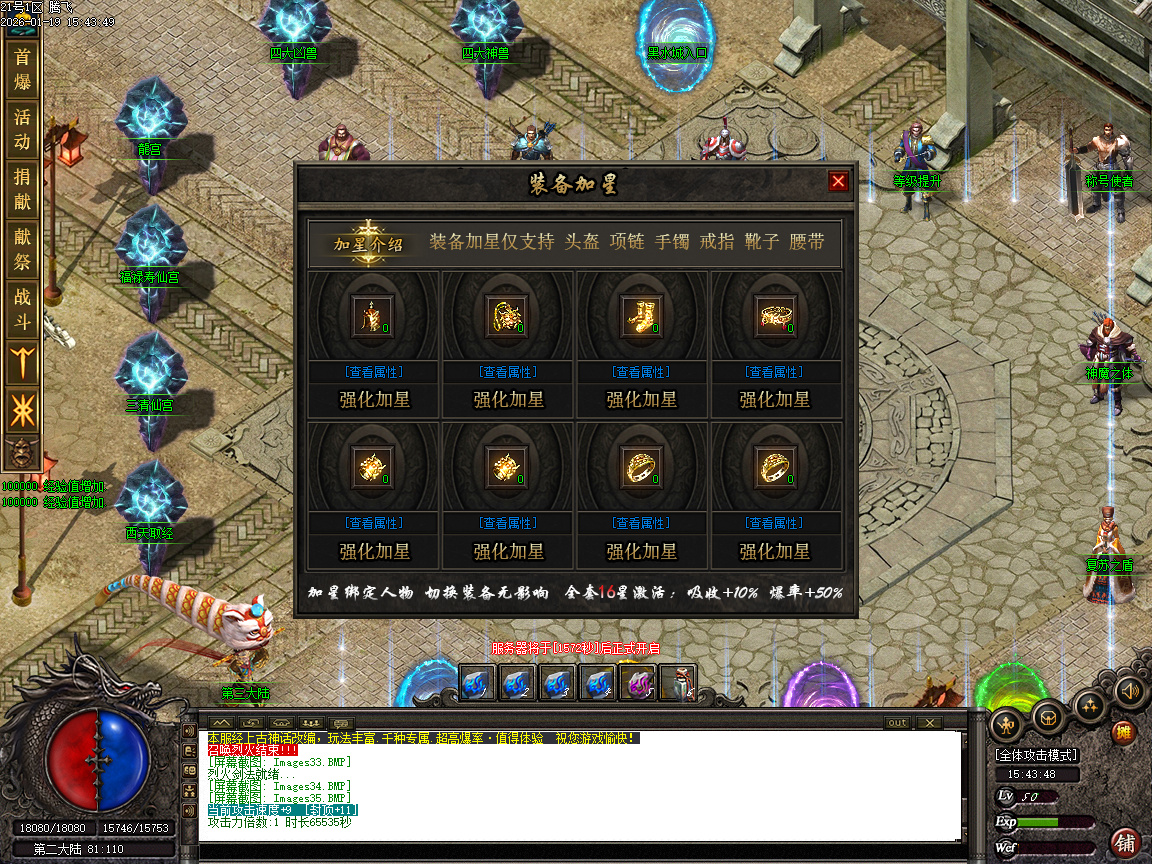View attributes under the boots slot
The image size is (1152, 864).
coord(641,372)
